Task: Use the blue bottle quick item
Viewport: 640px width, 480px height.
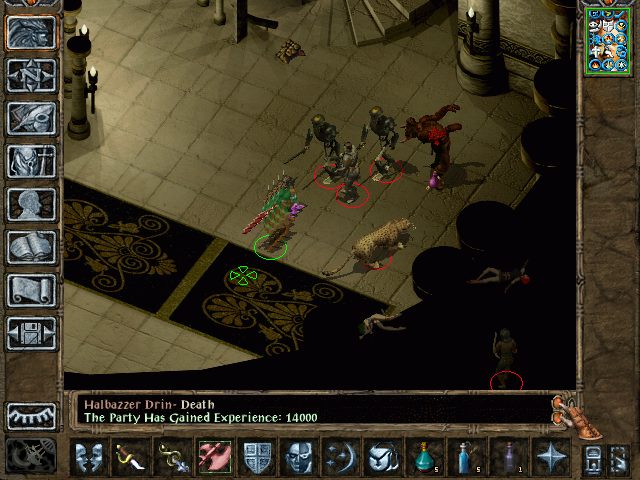Action: (x=464, y=457)
